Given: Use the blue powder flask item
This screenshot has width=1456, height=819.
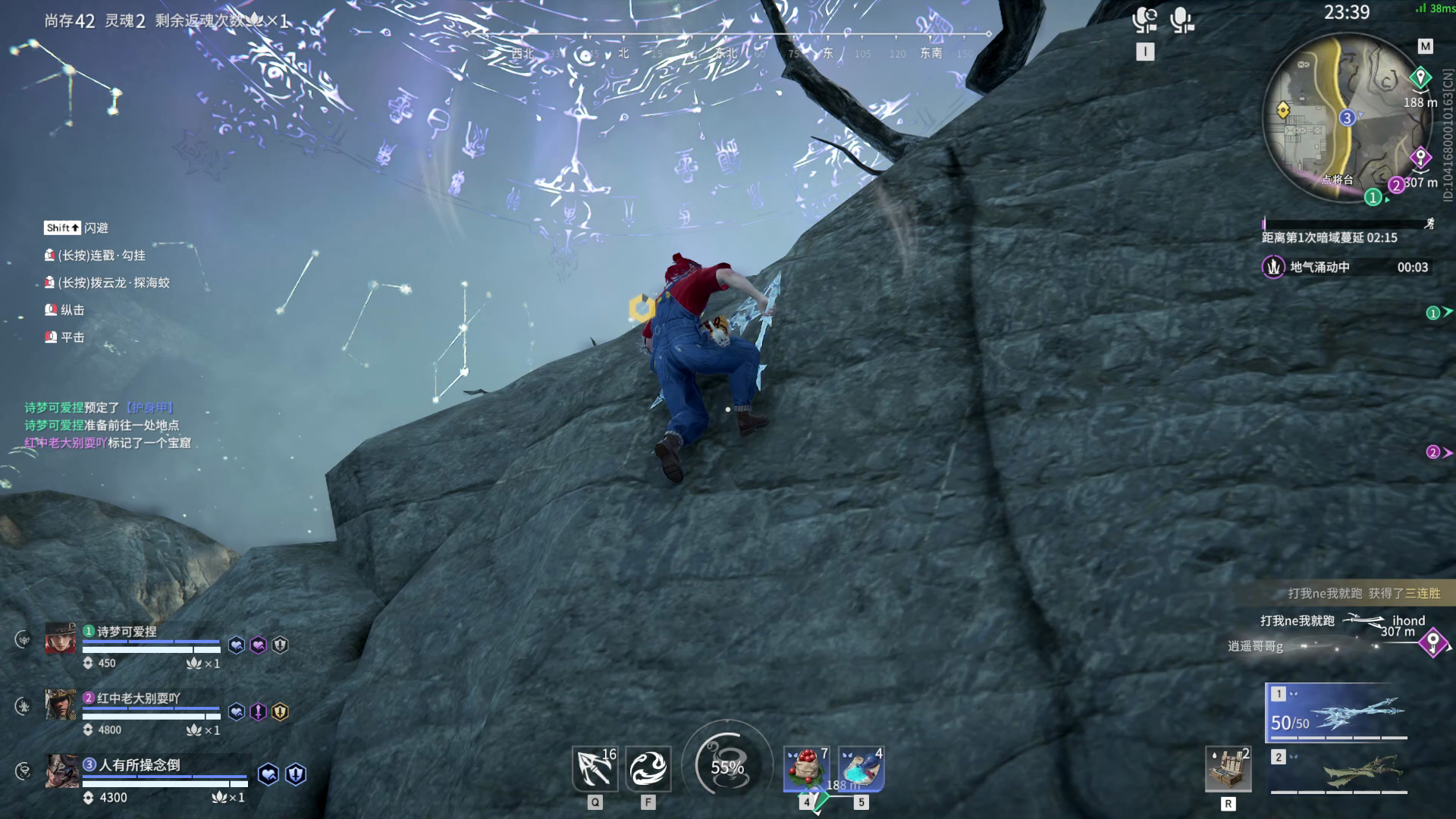Looking at the screenshot, I should coord(861,768).
